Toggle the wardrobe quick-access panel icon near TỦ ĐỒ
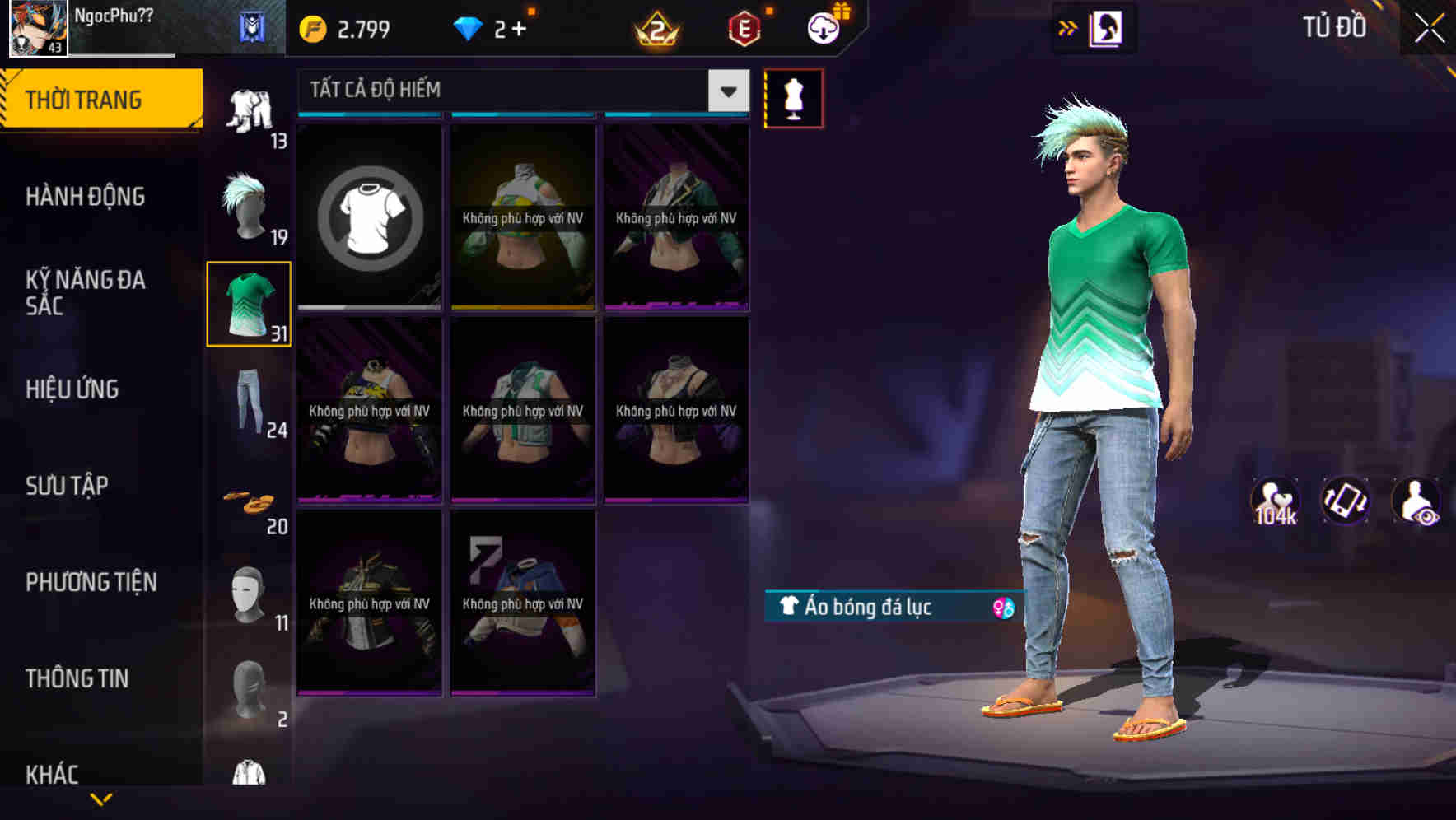 tap(1104, 26)
